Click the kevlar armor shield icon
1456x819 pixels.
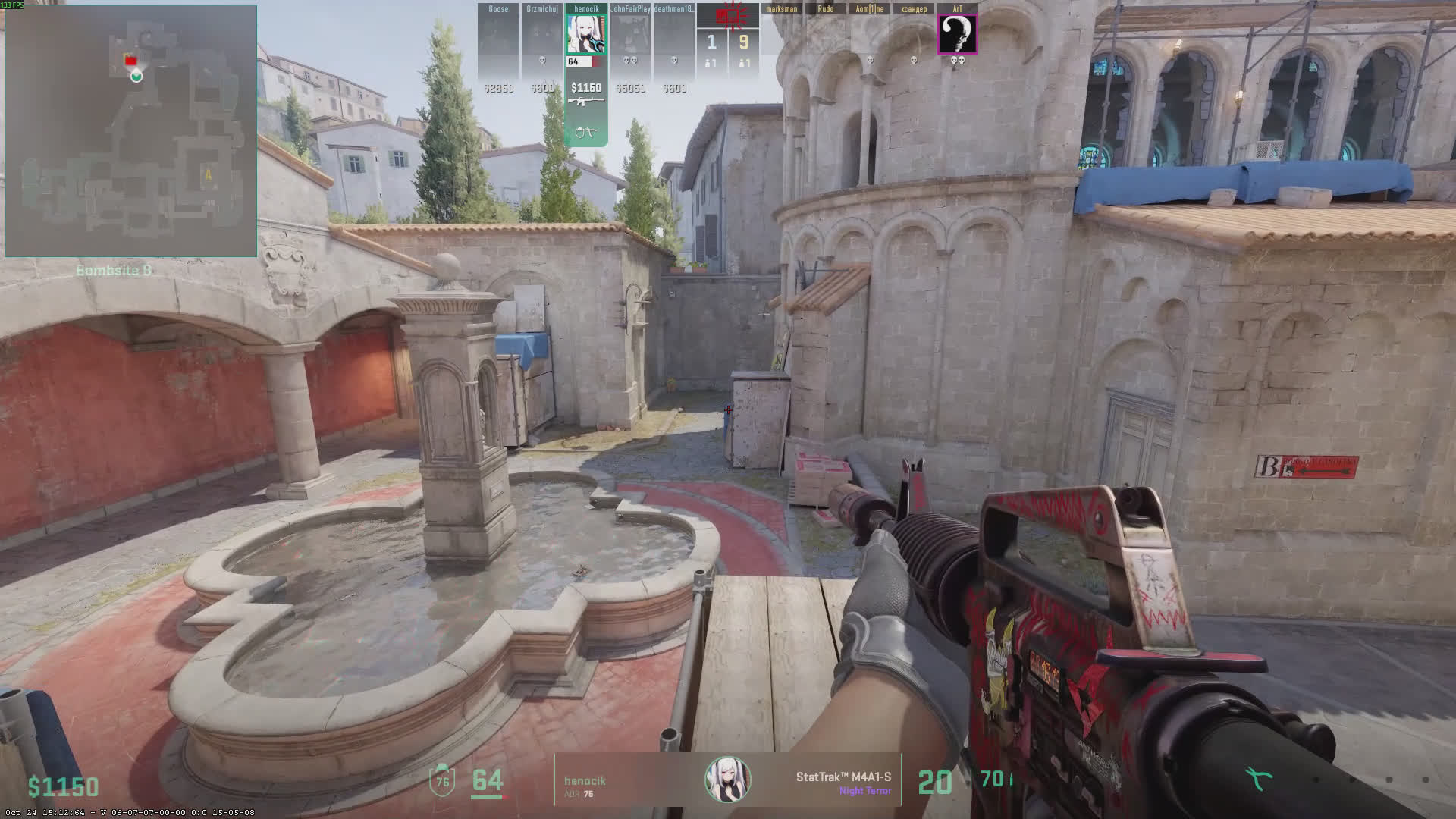coord(442,781)
